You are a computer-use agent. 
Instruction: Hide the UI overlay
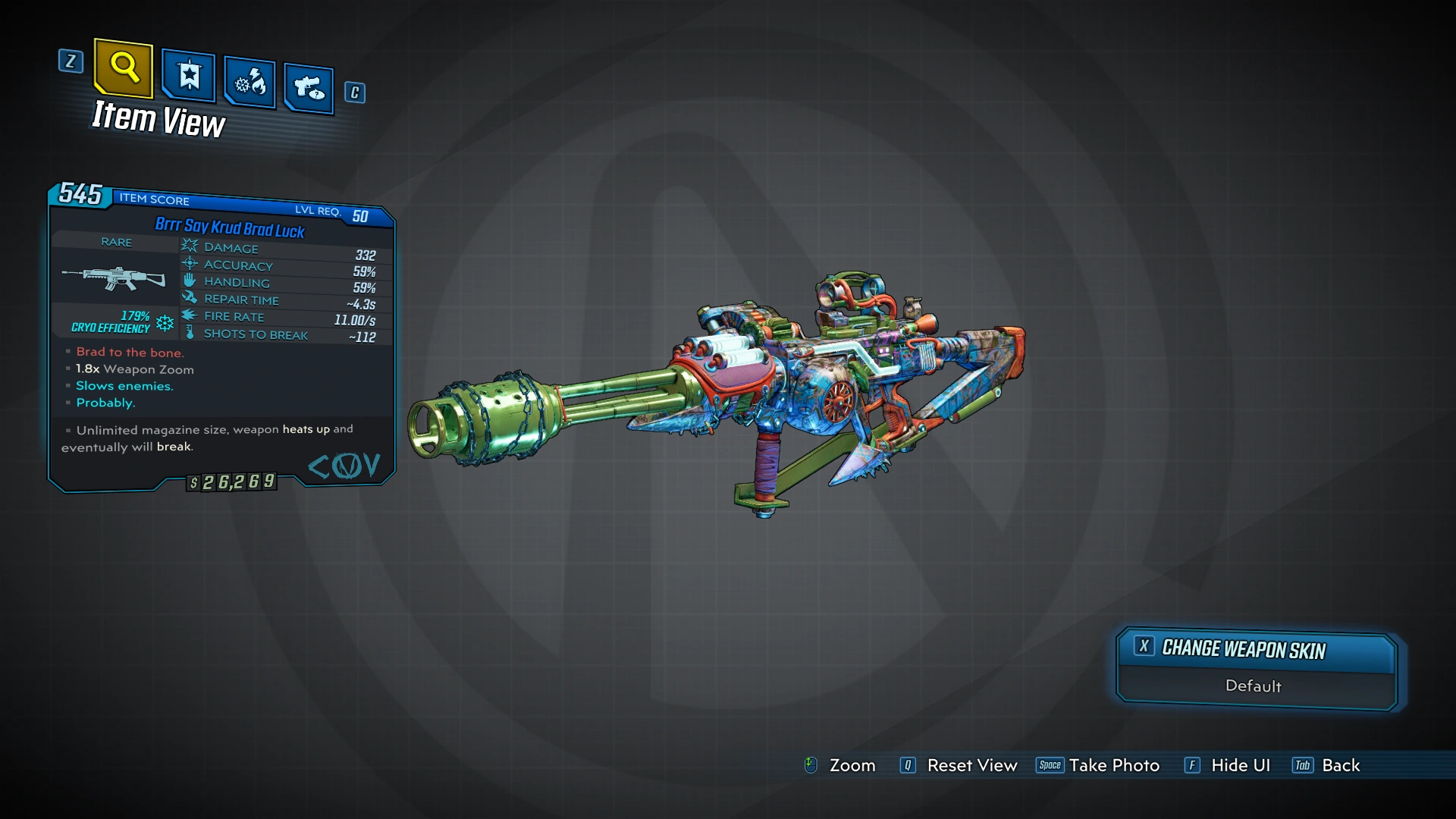pyautogui.click(x=1240, y=766)
